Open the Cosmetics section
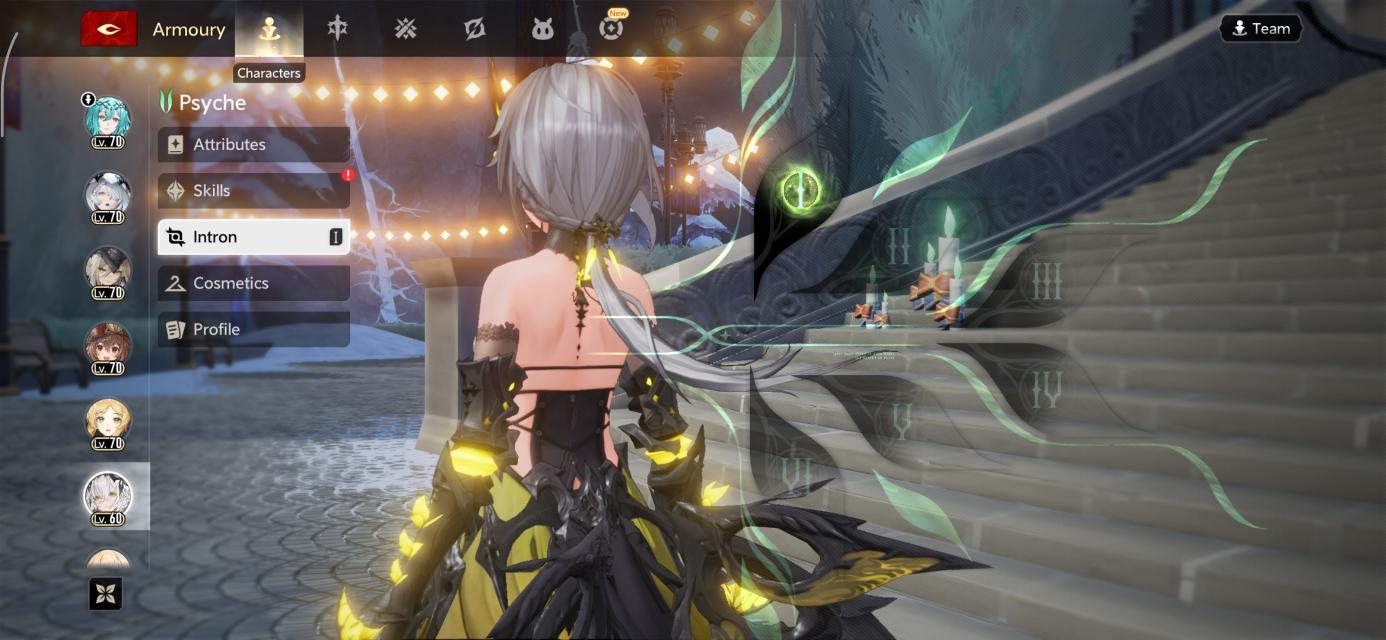The height and width of the screenshot is (640, 1386). (x=253, y=283)
